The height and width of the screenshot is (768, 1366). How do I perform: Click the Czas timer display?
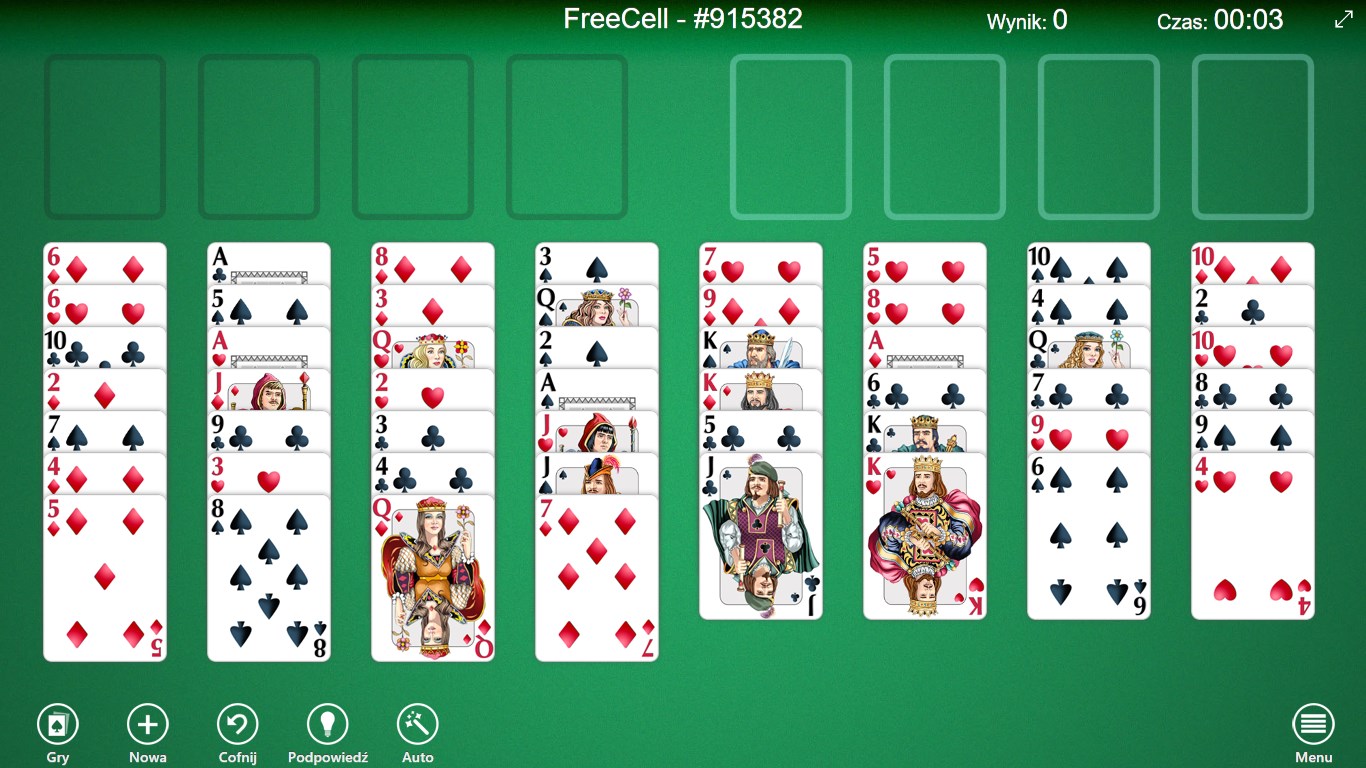point(1220,19)
